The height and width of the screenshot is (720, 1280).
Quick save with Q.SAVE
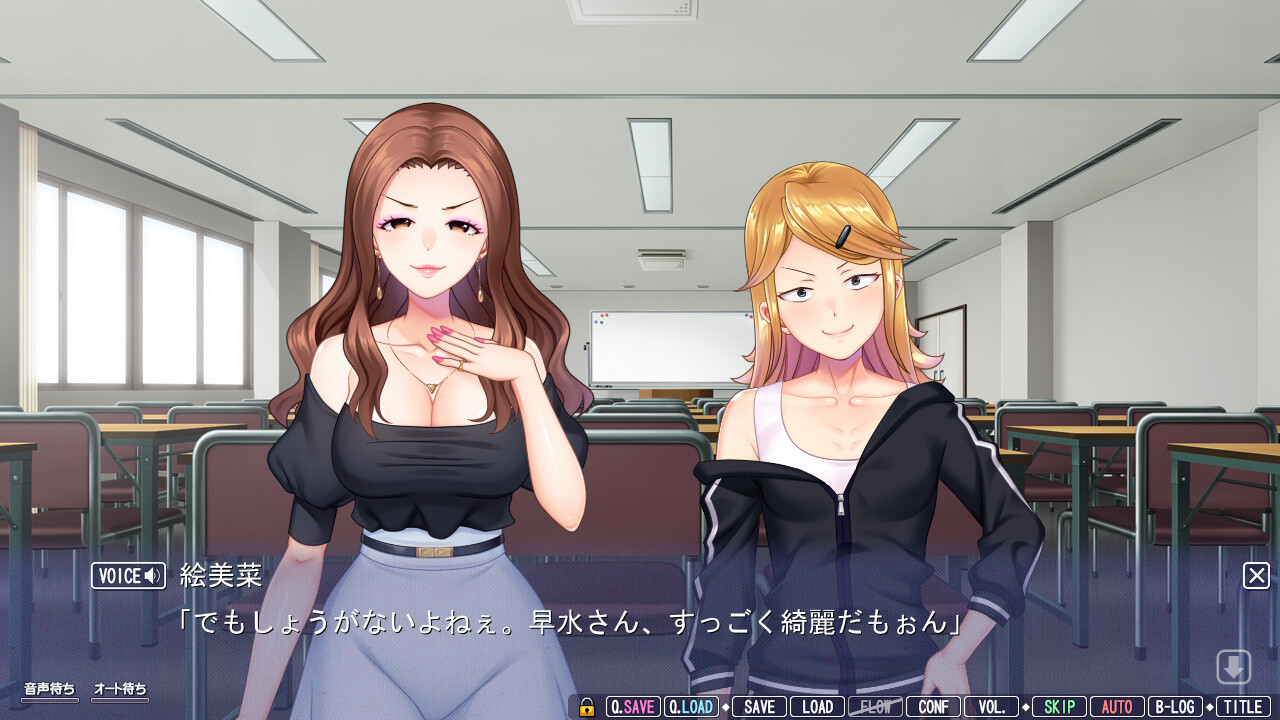[x=633, y=707]
